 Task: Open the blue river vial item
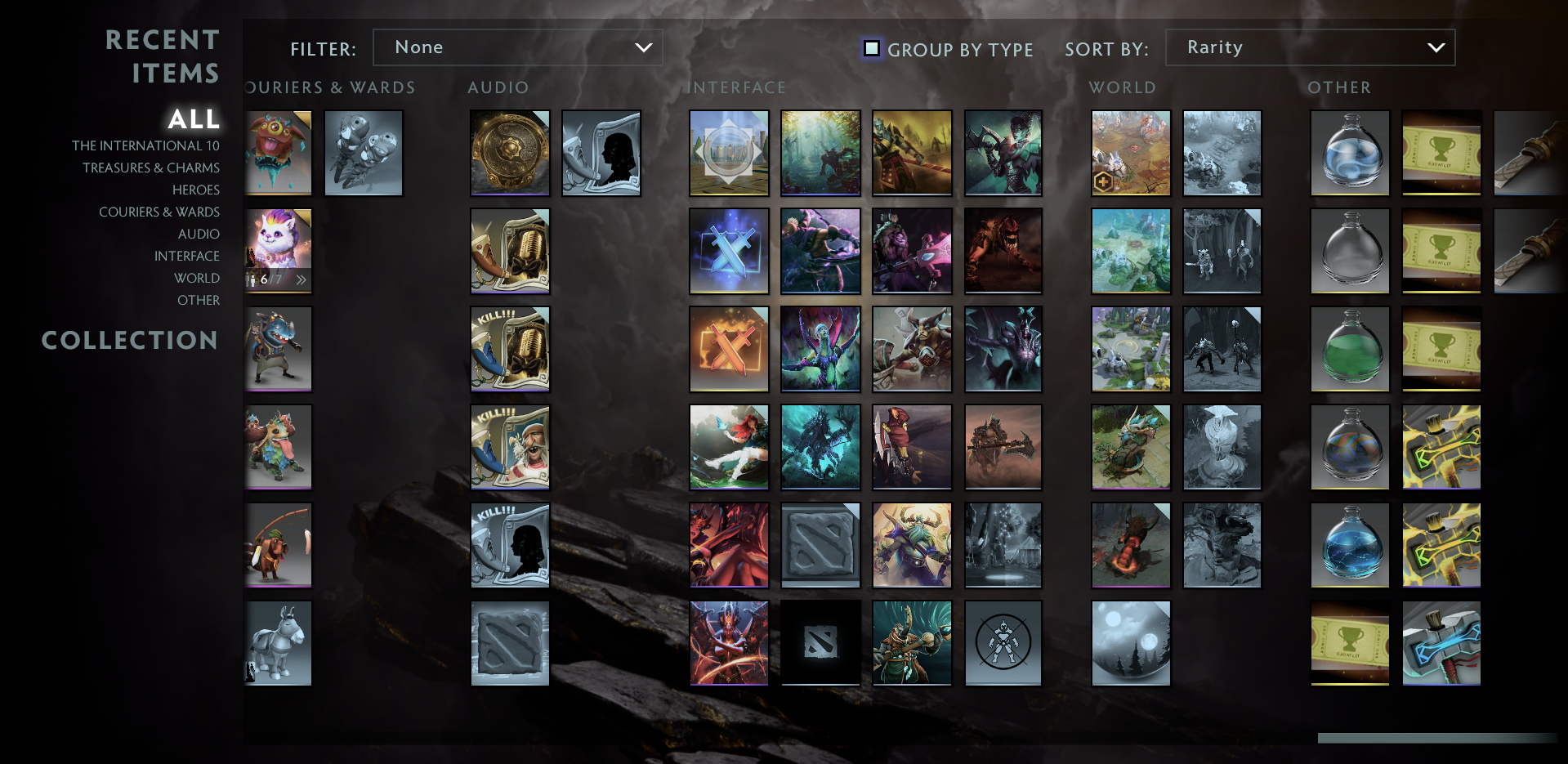click(1349, 545)
